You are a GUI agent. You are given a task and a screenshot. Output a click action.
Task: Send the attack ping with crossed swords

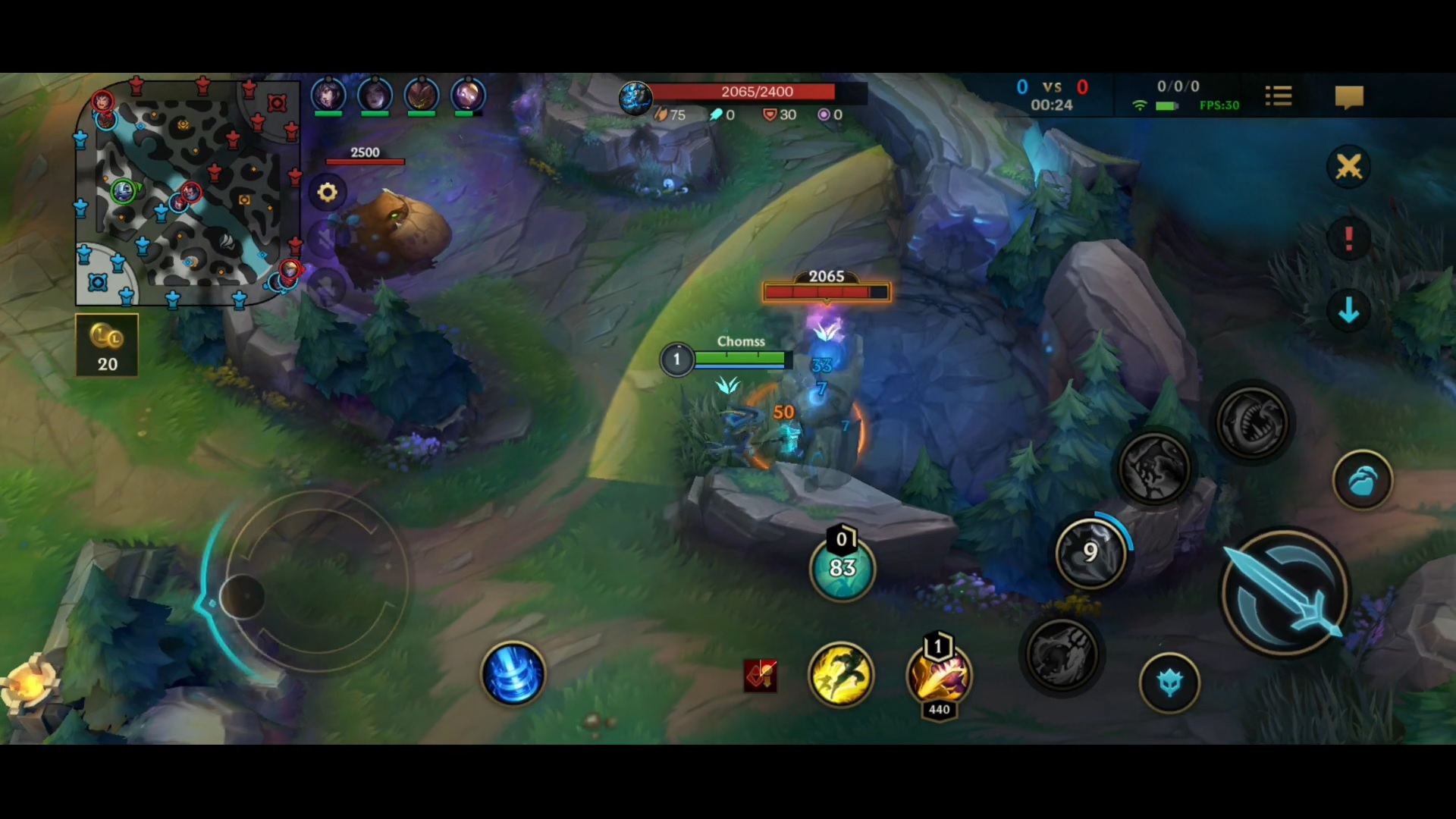[x=1348, y=166]
